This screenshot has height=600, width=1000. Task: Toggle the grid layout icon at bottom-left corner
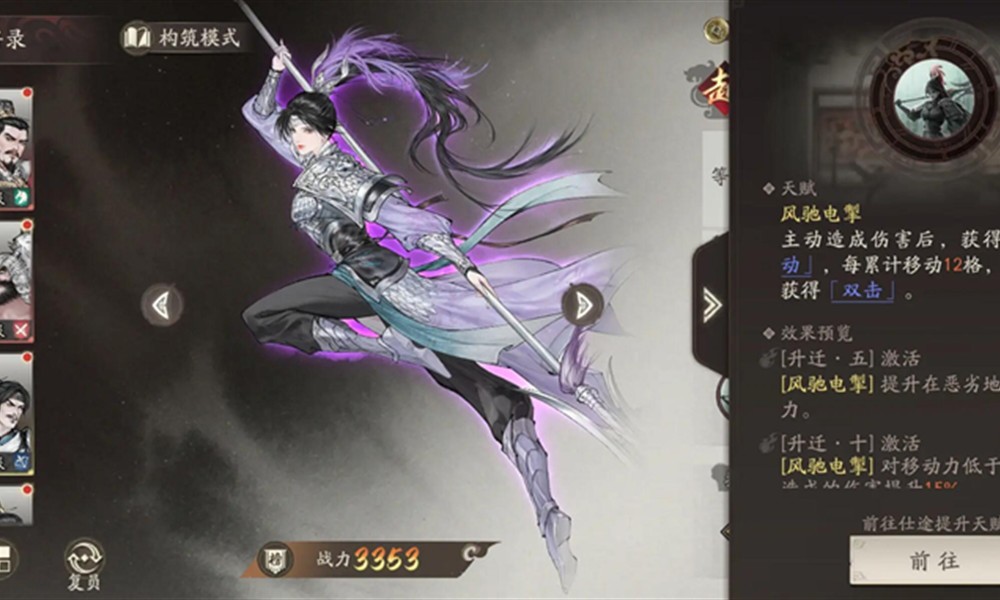pos(6,560)
